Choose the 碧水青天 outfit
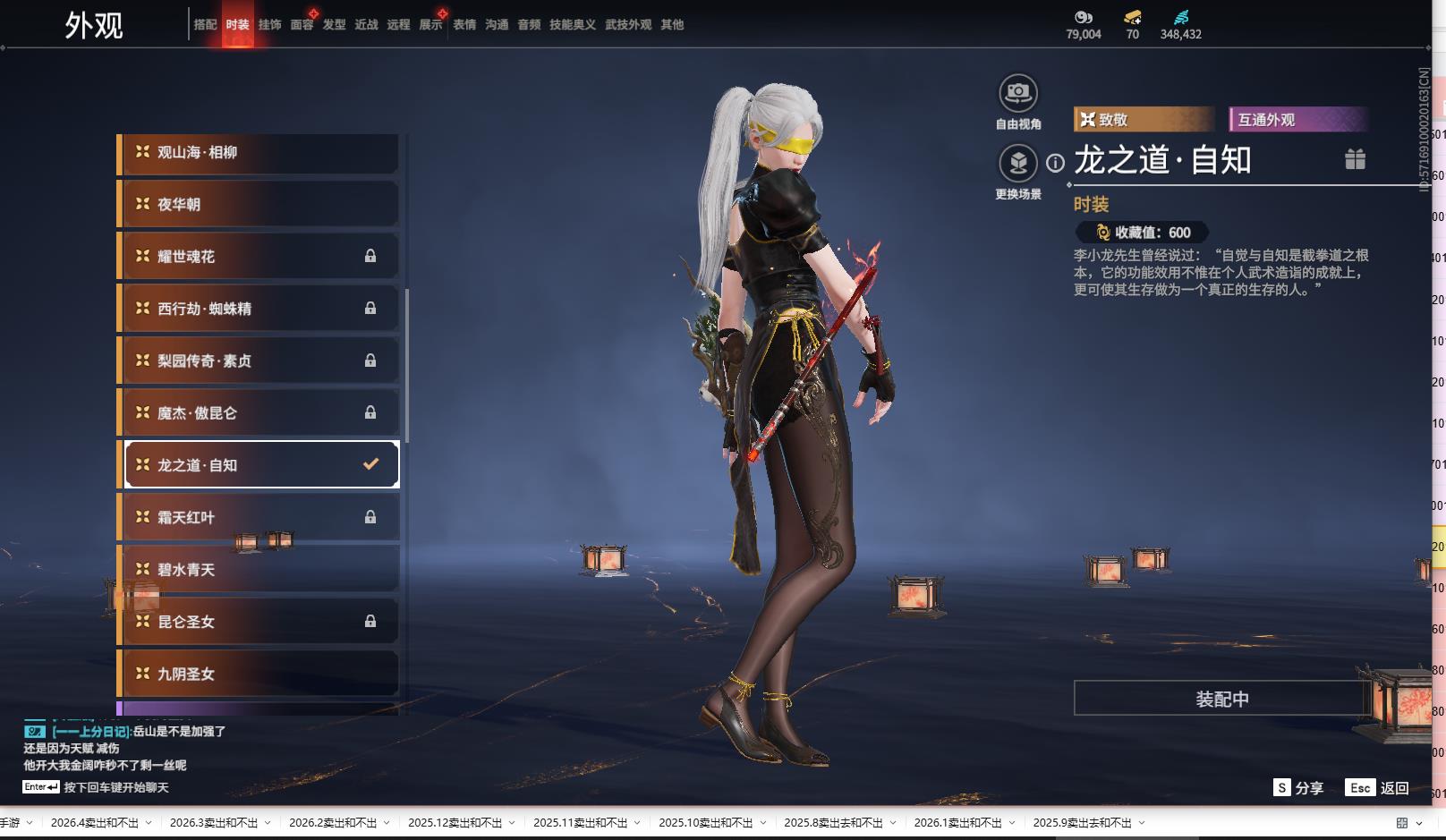This screenshot has height=840, width=1446. pyautogui.click(x=259, y=570)
